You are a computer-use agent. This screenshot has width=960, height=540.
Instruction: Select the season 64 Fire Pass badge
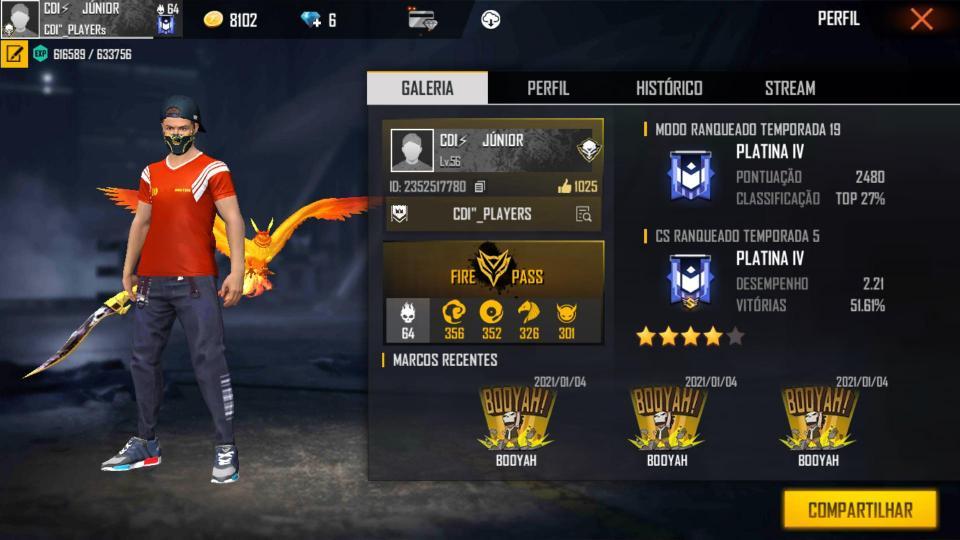tap(408, 320)
